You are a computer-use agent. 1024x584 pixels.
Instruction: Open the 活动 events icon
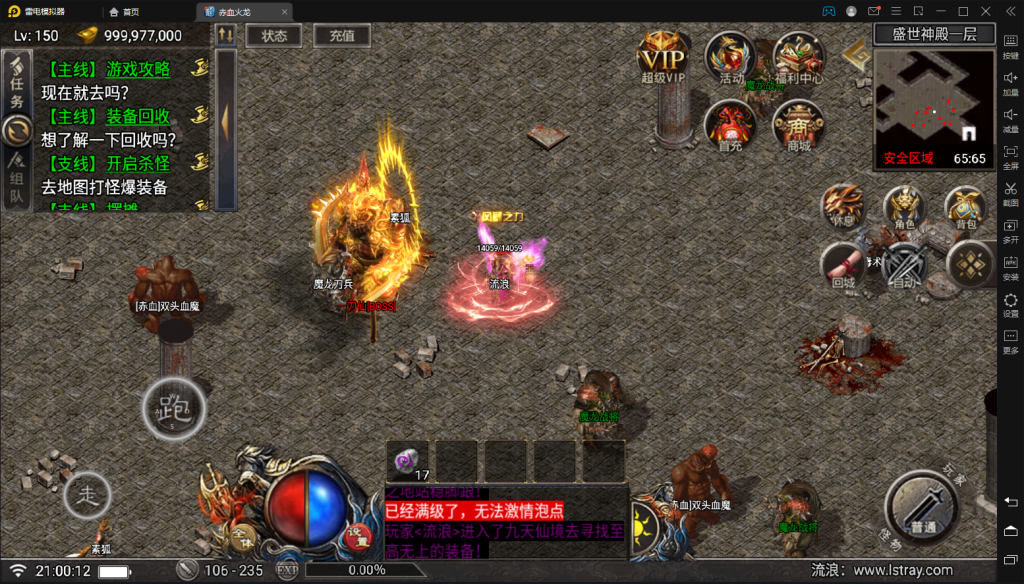tap(731, 57)
